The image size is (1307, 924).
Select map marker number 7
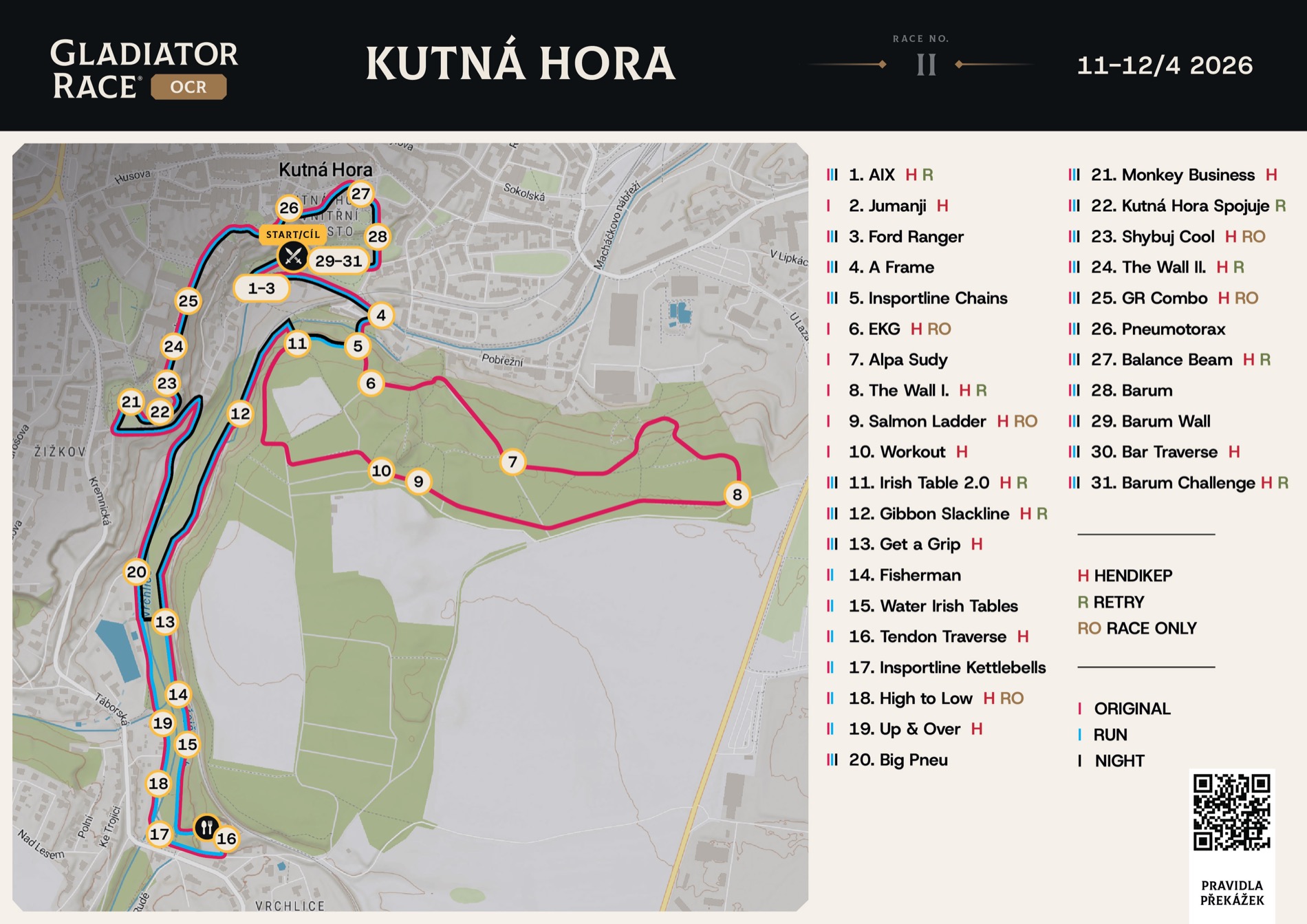[x=512, y=461]
